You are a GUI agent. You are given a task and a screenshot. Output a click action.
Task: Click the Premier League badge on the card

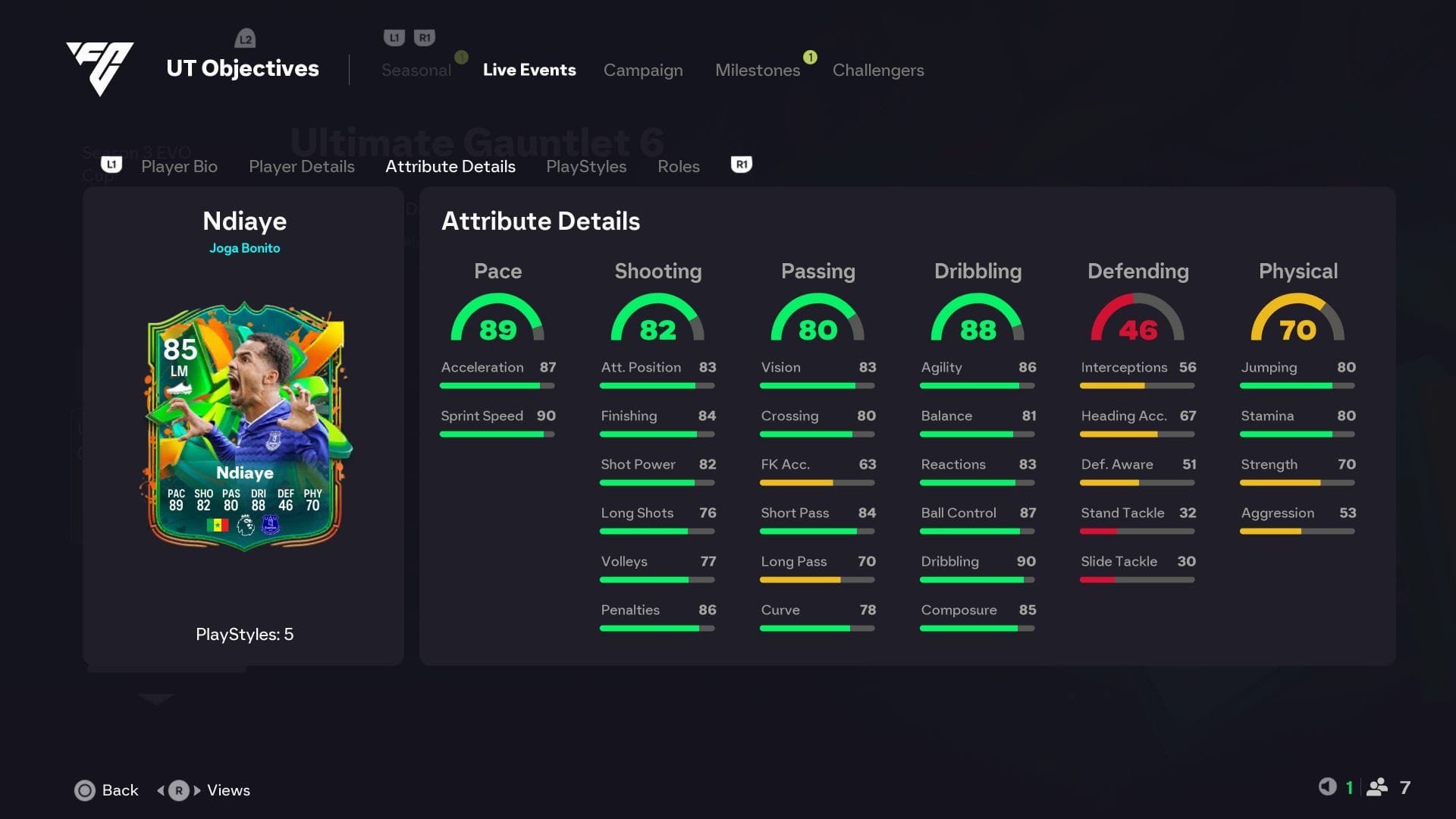click(246, 526)
